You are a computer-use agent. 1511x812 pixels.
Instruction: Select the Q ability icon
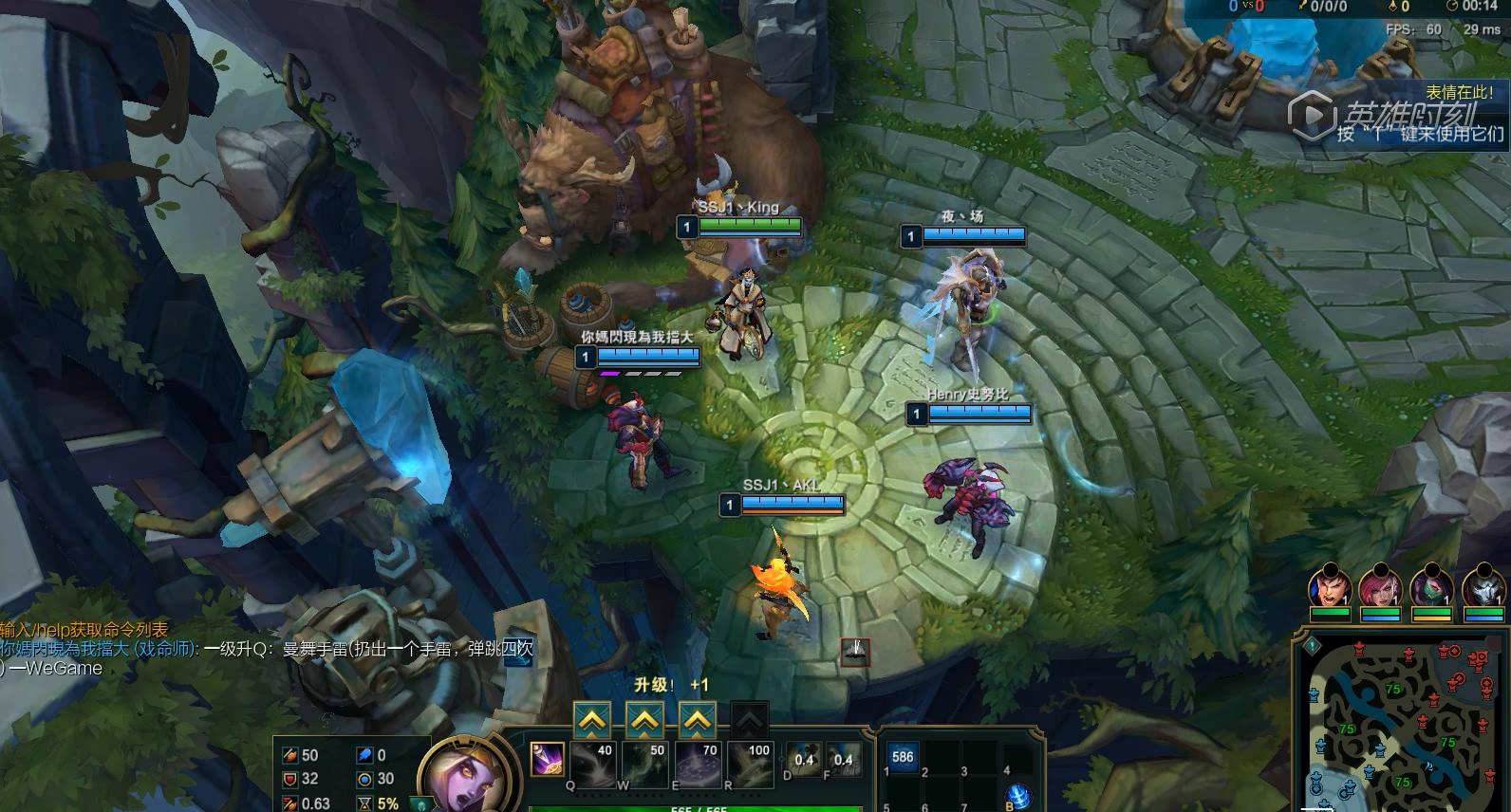(592, 765)
